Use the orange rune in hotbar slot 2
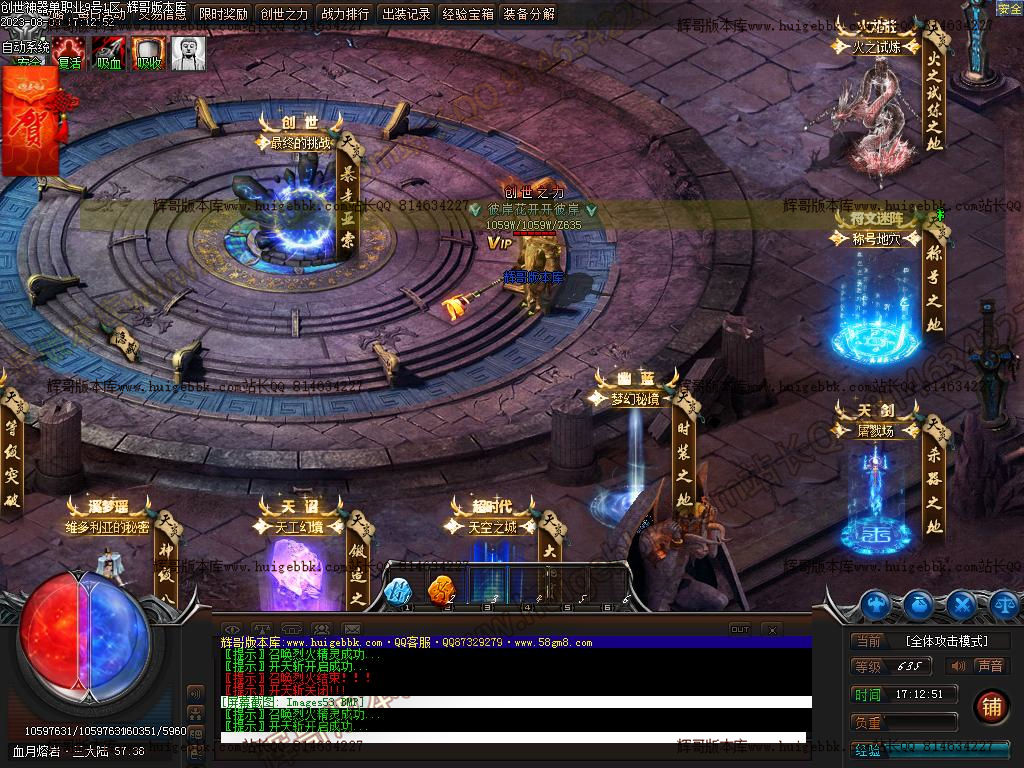The height and width of the screenshot is (768, 1024). [x=441, y=591]
